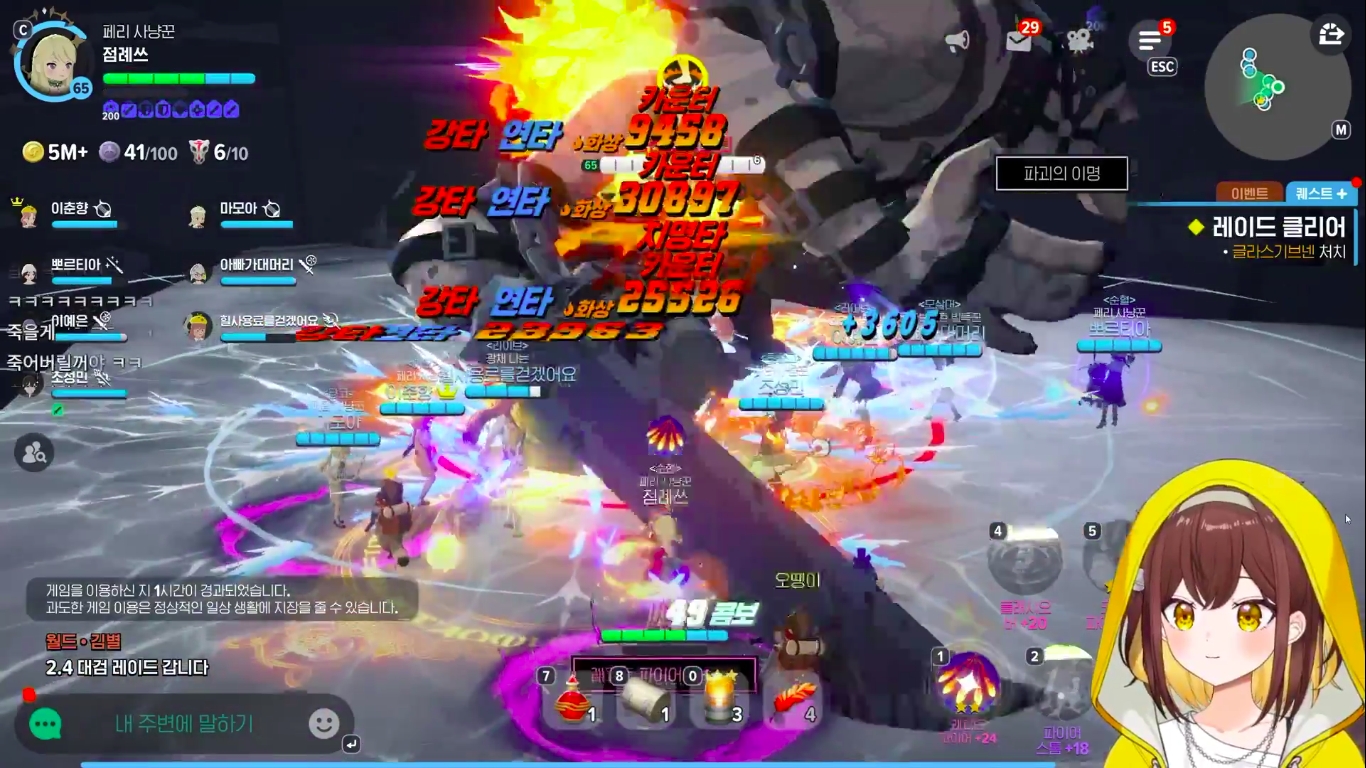The width and height of the screenshot is (1366, 768).
Task: Activate the cooldown skill in slot 4
Action: 1025,562
